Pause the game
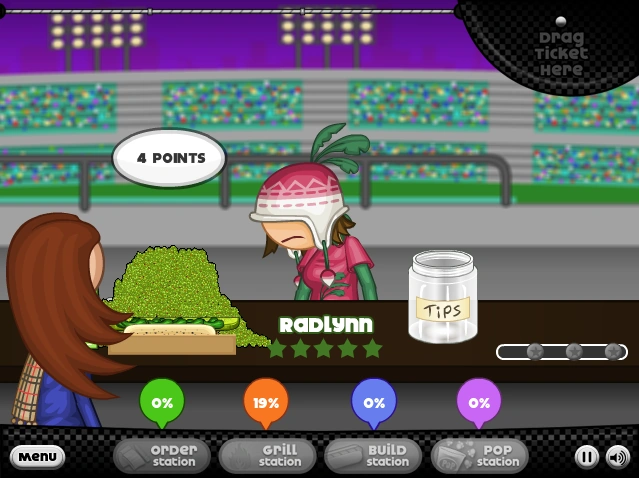This screenshot has width=639, height=478. pos(586,457)
